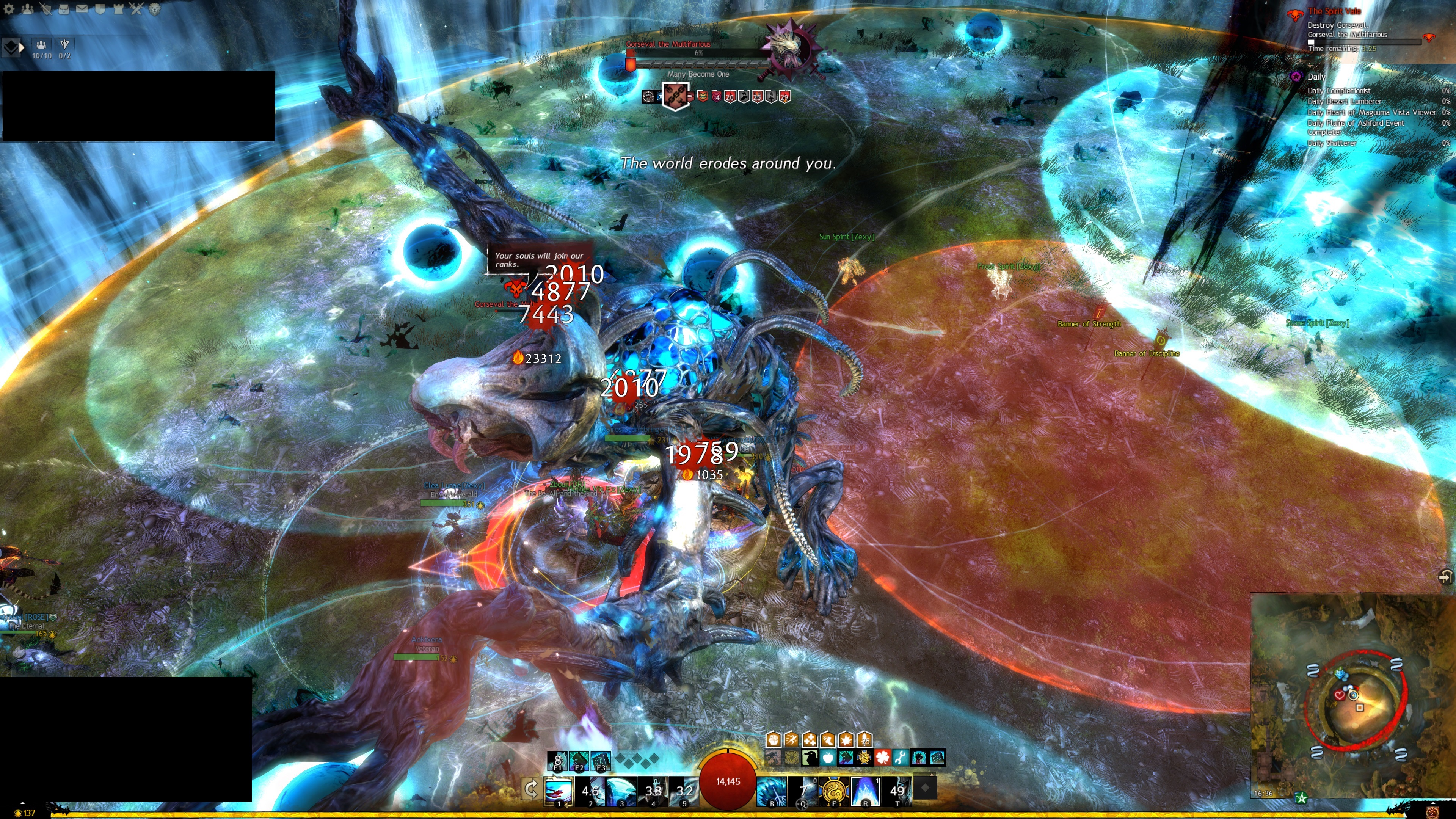The height and width of the screenshot is (819, 1456).
Task: Use the blue flame utility skill
Action: (x=865, y=790)
